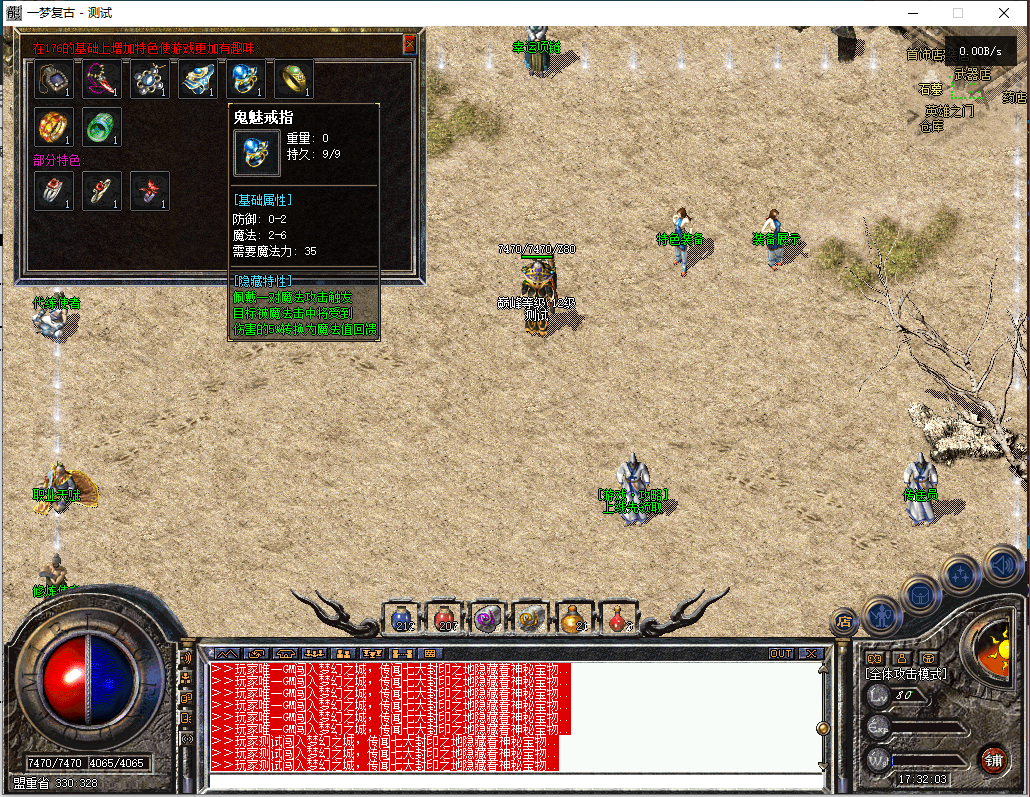The image size is (1030, 797).
Task: Close the chat log window
Action: coord(811,653)
